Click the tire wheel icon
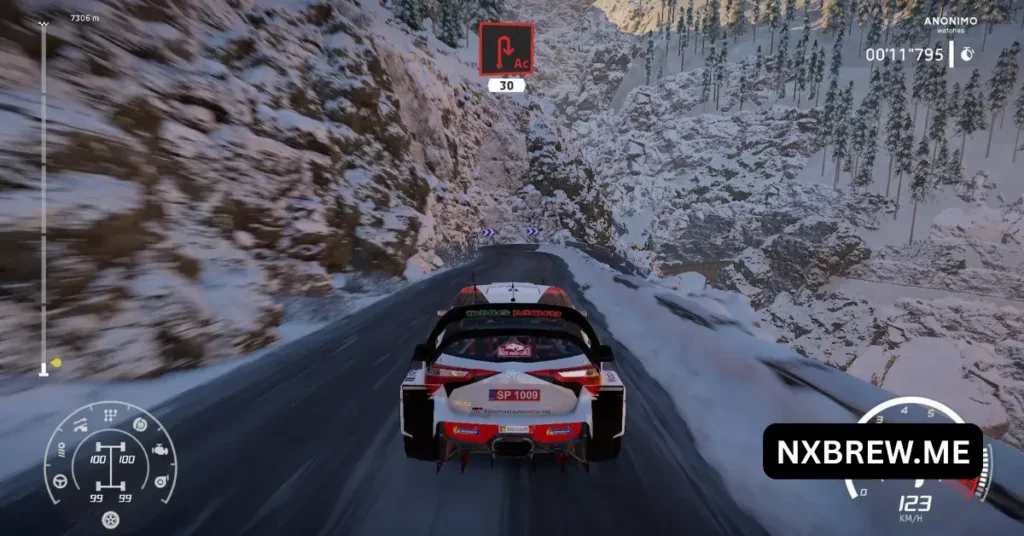Image resolution: width=1024 pixels, height=536 pixels. [111, 519]
